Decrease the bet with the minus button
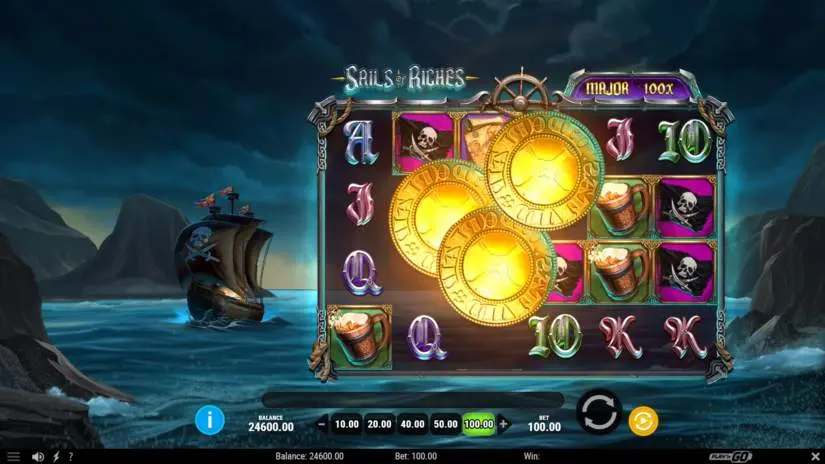825x464 pixels. (x=322, y=424)
